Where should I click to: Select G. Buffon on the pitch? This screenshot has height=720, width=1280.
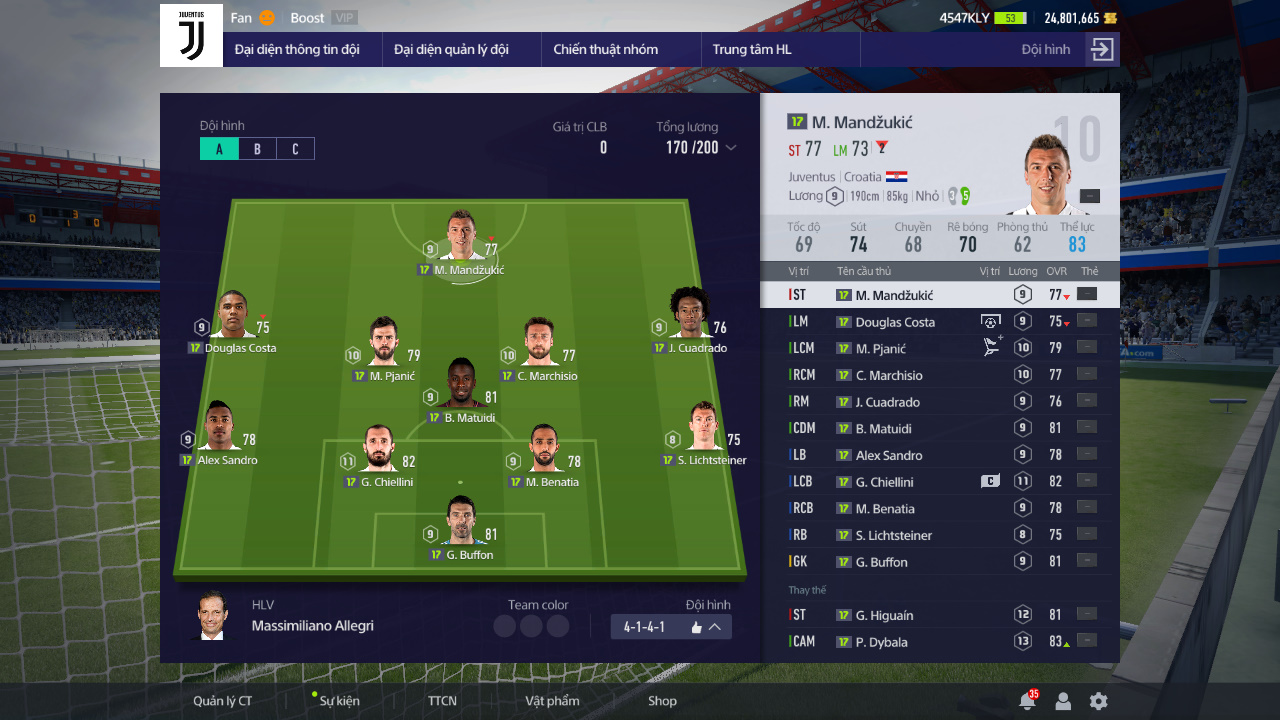click(461, 527)
